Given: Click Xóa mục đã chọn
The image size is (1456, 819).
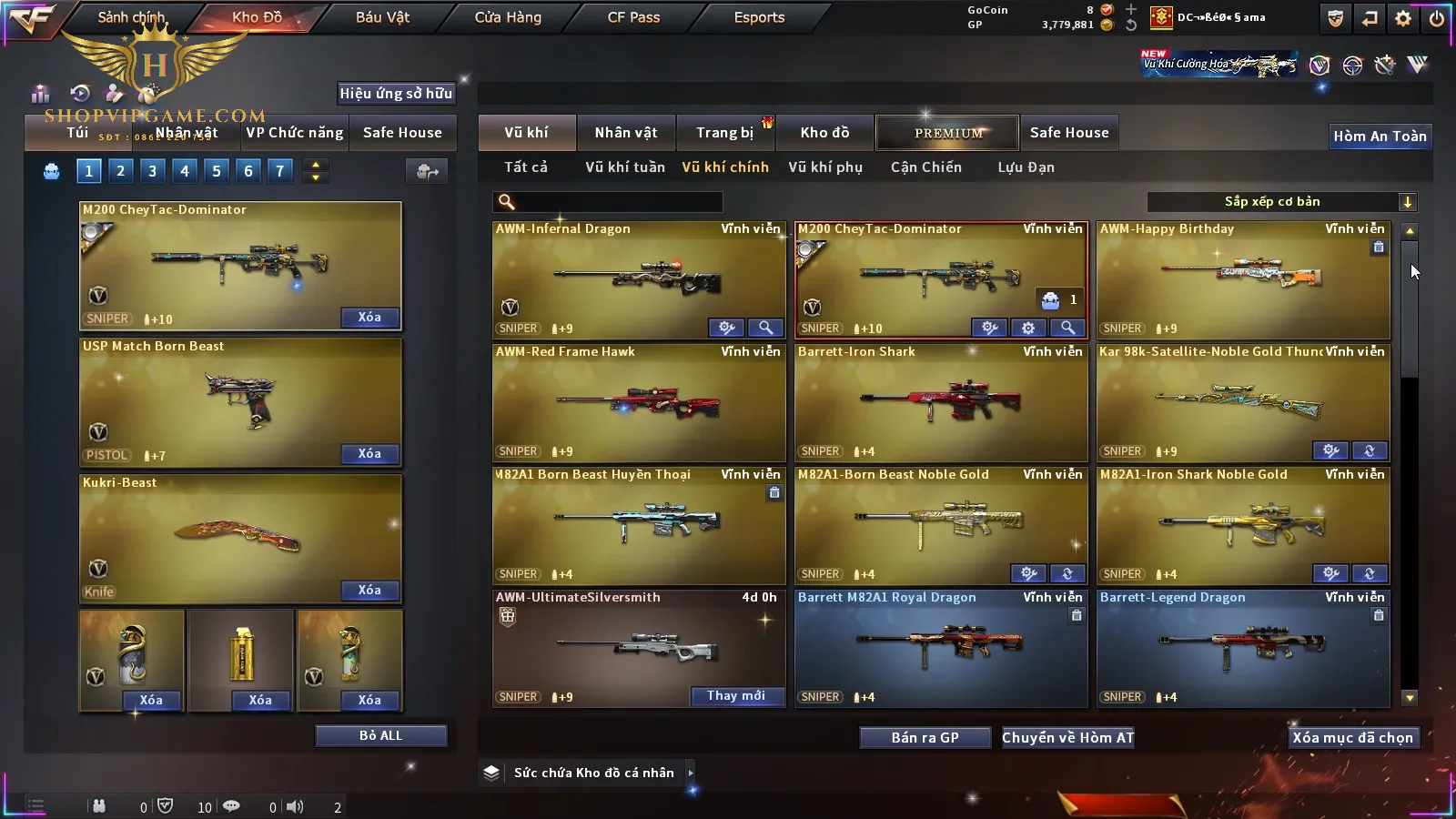Looking at the screenshot, I should tap(1352, 737).
